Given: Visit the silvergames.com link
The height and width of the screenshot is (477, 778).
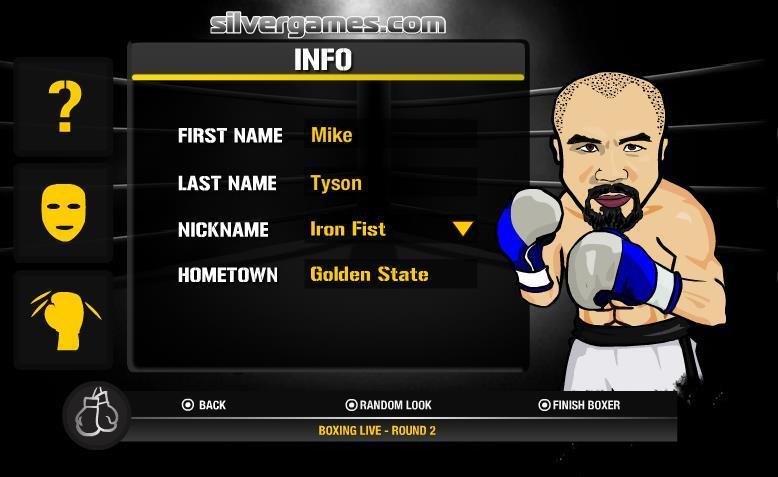Looking at the screenshot, I should (328, 23).
